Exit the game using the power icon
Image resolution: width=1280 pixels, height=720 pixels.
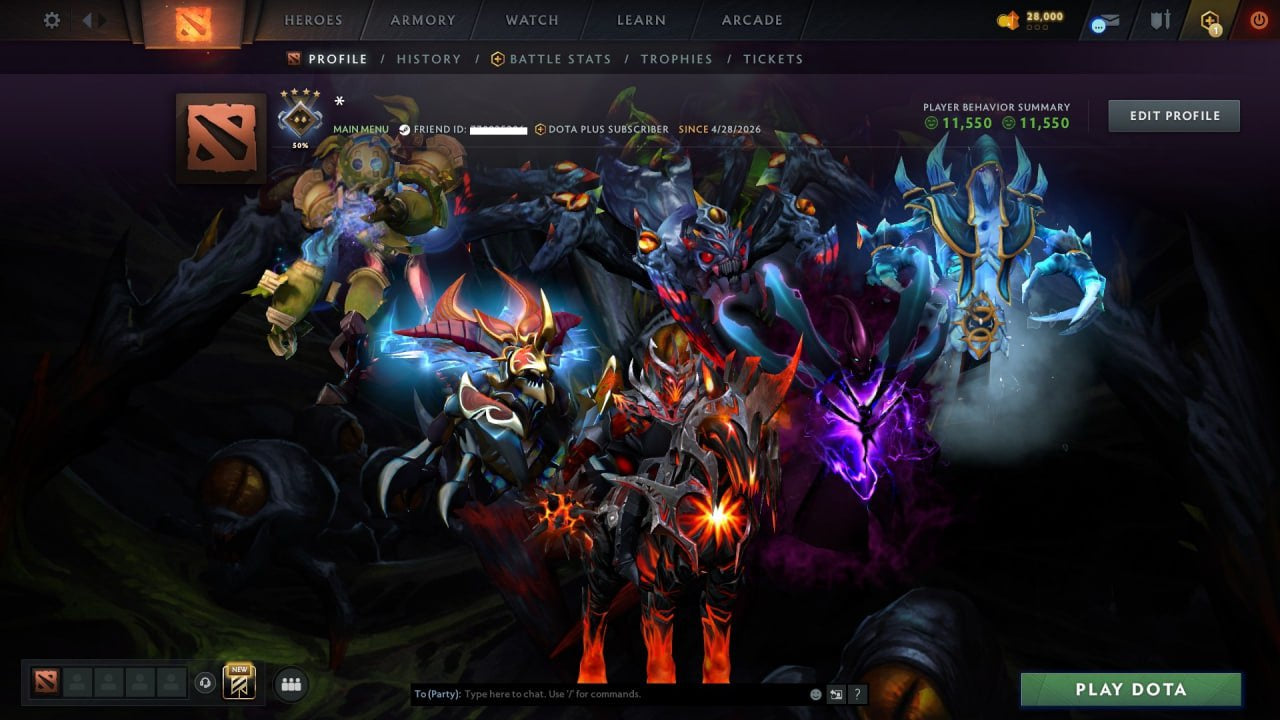(1258, 18)
